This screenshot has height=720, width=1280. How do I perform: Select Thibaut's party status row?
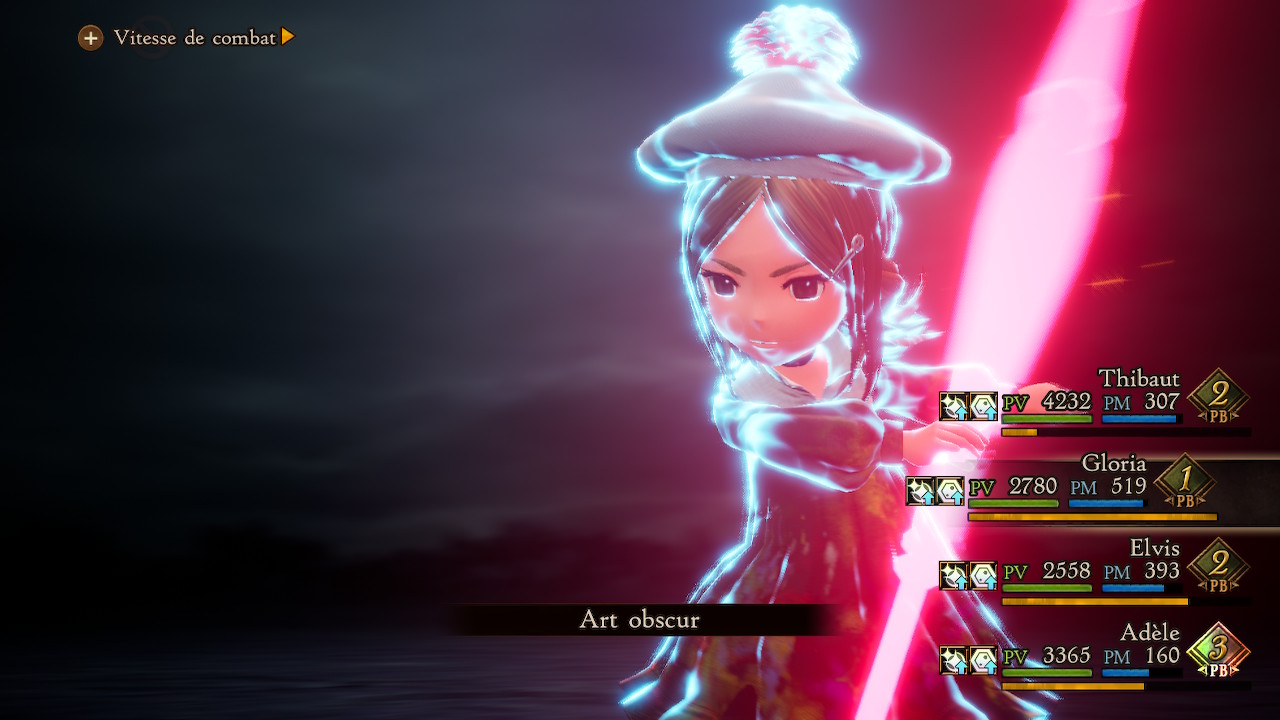tap(1095, 404)
